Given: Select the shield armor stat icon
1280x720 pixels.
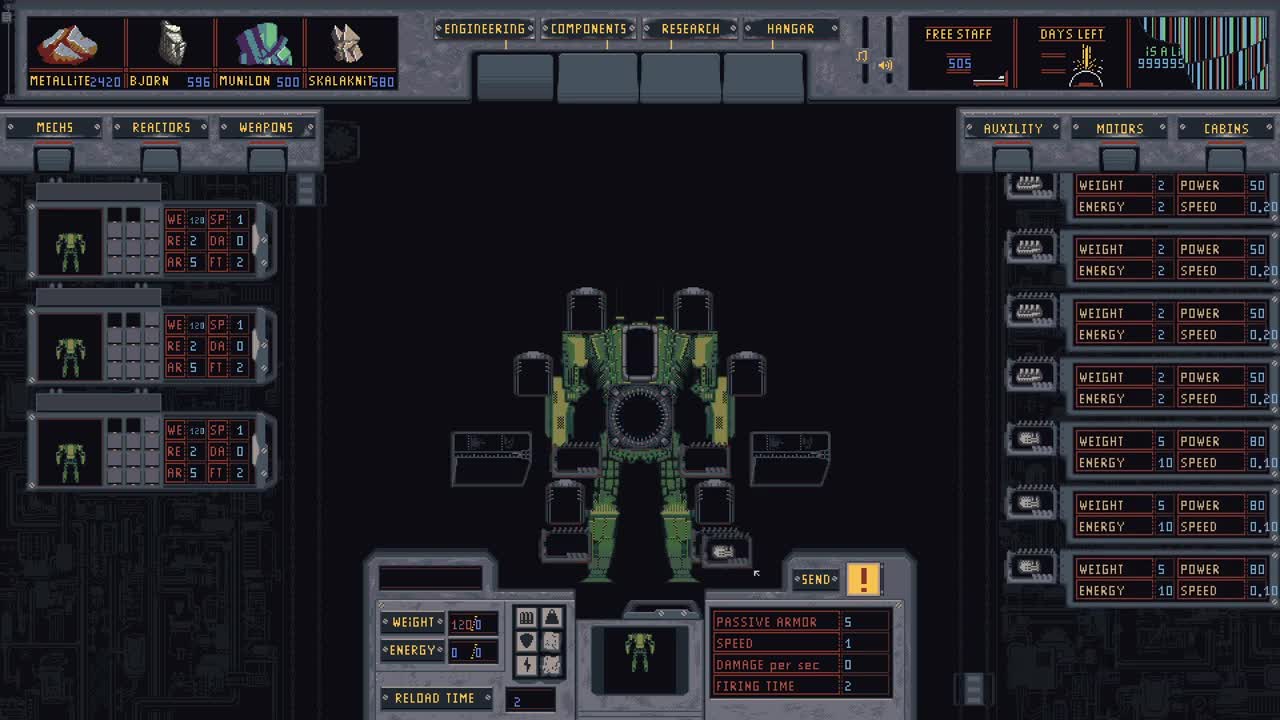Looking at the screenshot, I should point(527,641).
